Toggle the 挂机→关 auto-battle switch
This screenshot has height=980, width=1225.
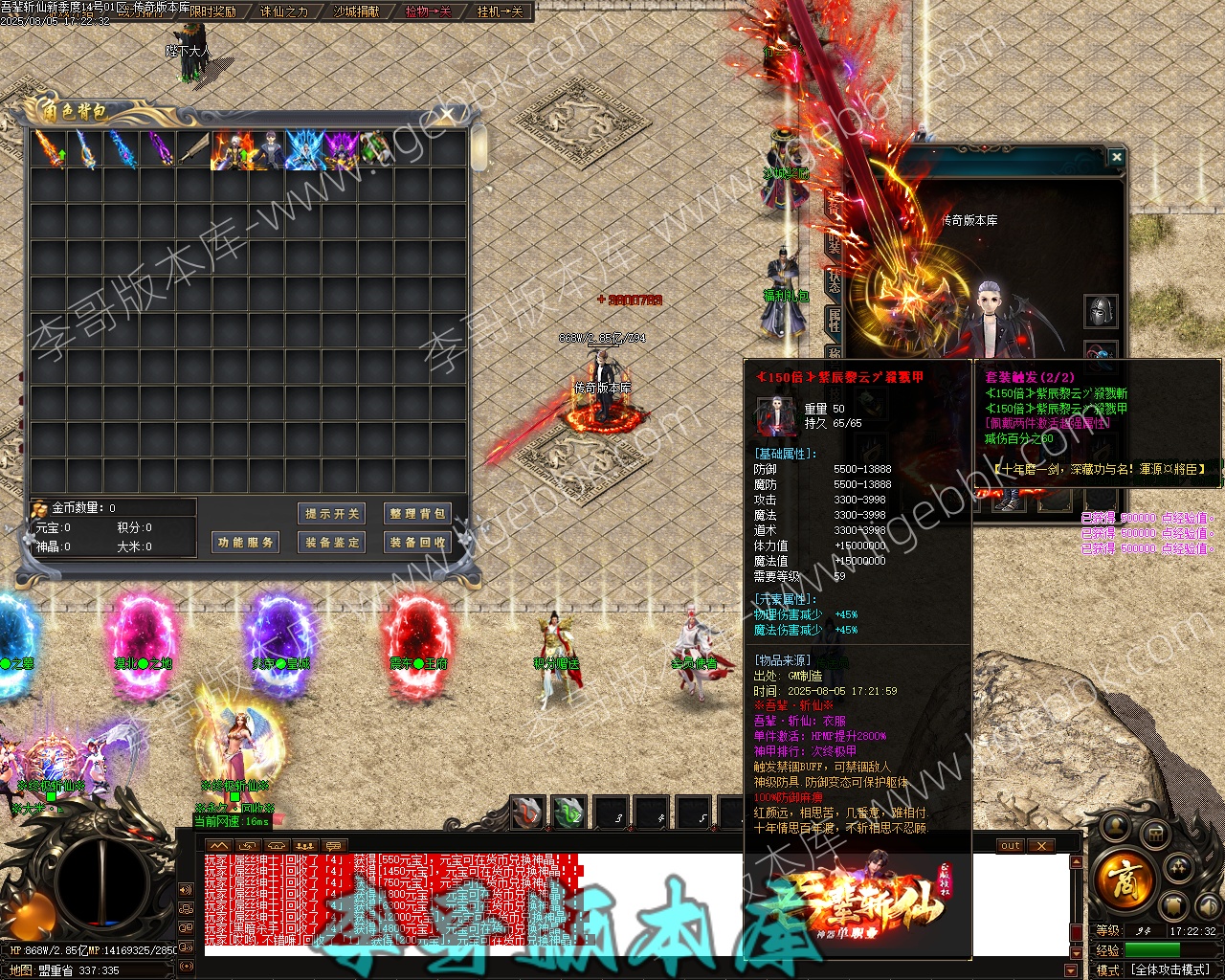tap(500, 11)
